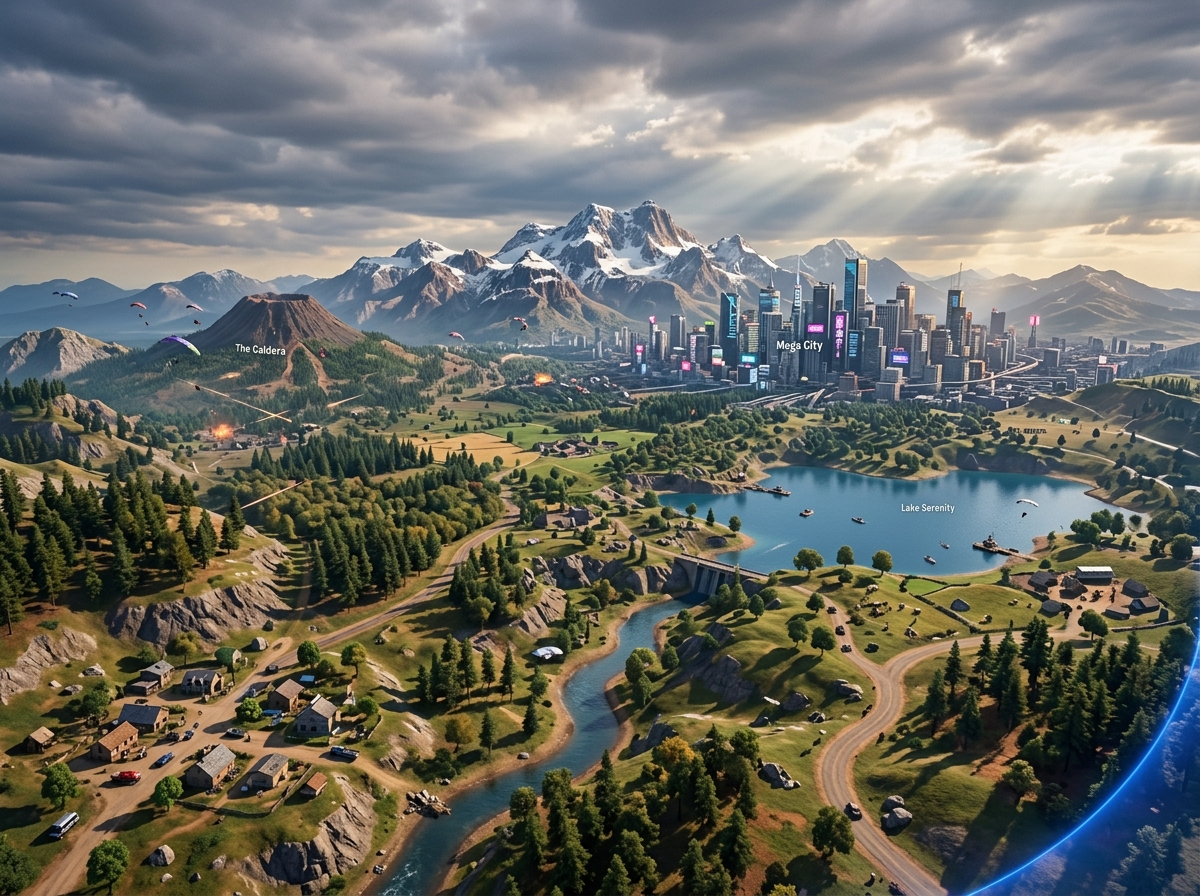1200x896 pixels.
Task: Choose the Mega City map label
Action: point(799,346)
